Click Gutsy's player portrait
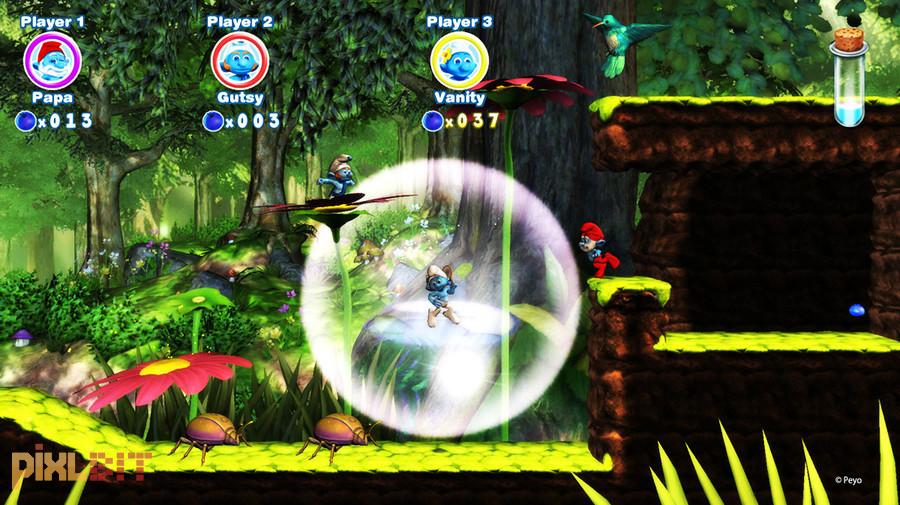 click(x=240, y=60)
